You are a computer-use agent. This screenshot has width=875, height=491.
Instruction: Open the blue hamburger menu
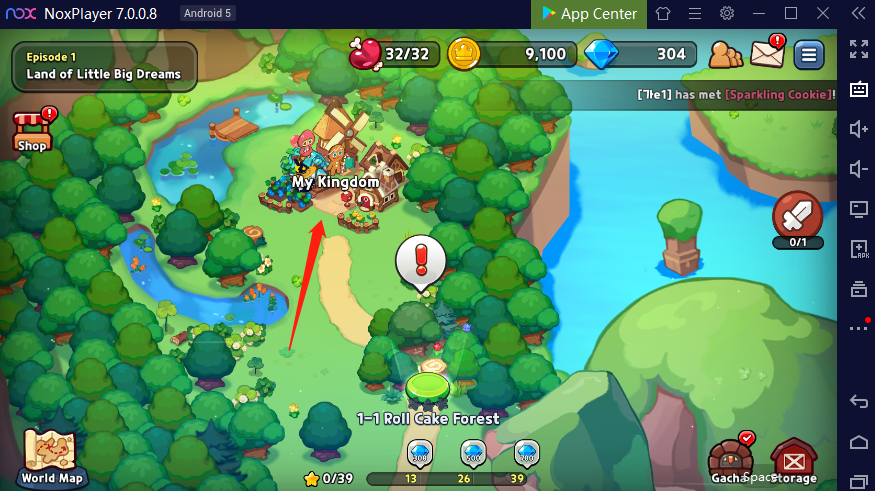(x=808, y=54)
